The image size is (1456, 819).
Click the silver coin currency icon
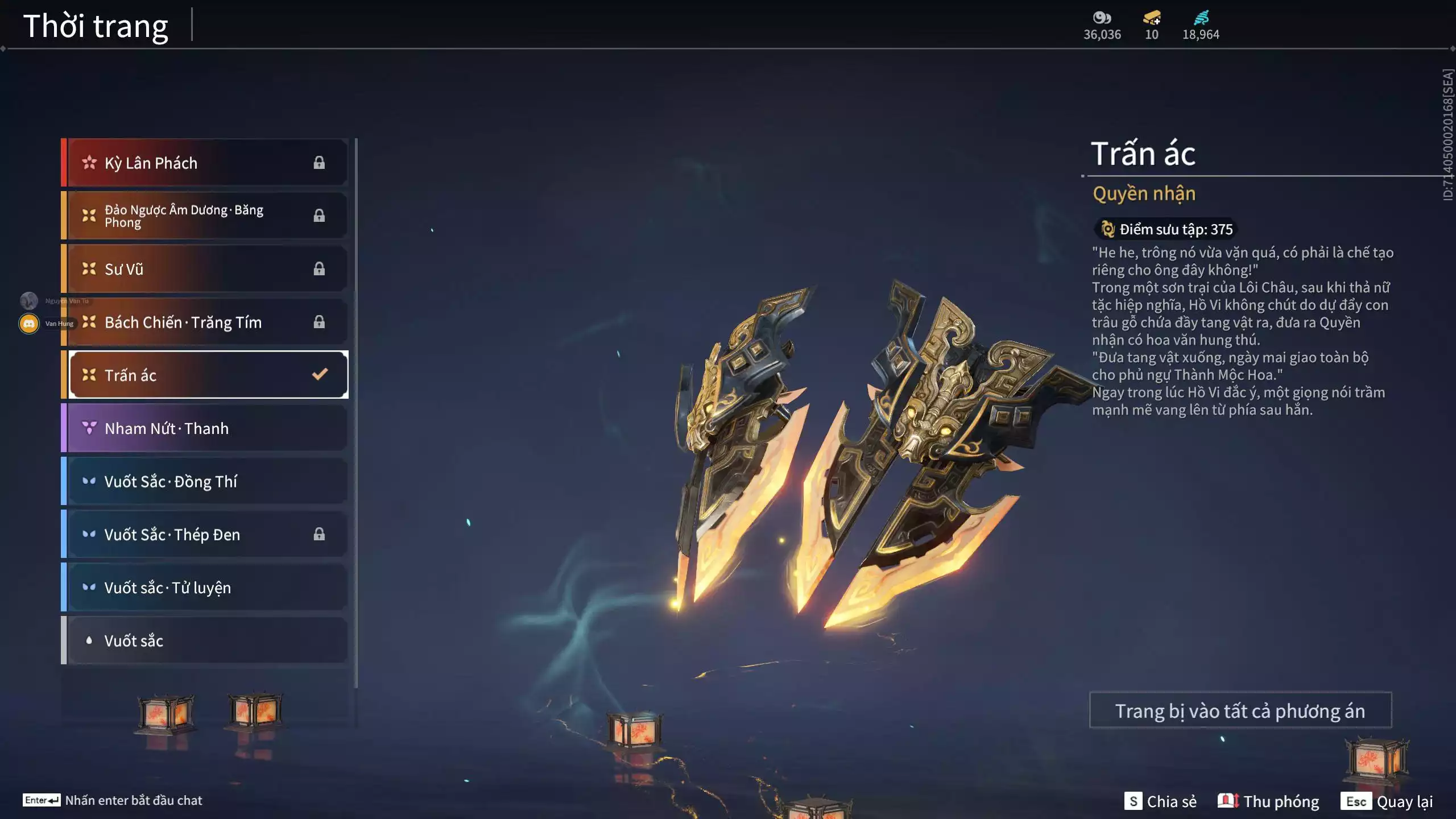[1102, 18]
